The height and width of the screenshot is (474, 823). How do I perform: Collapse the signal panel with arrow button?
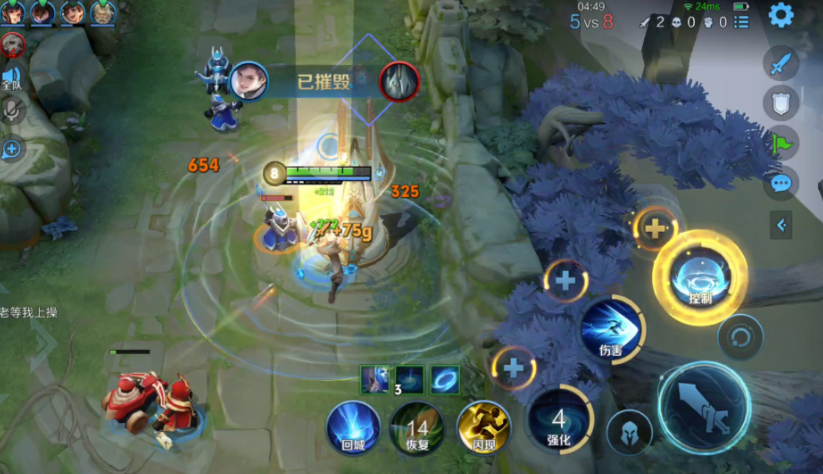781,226
